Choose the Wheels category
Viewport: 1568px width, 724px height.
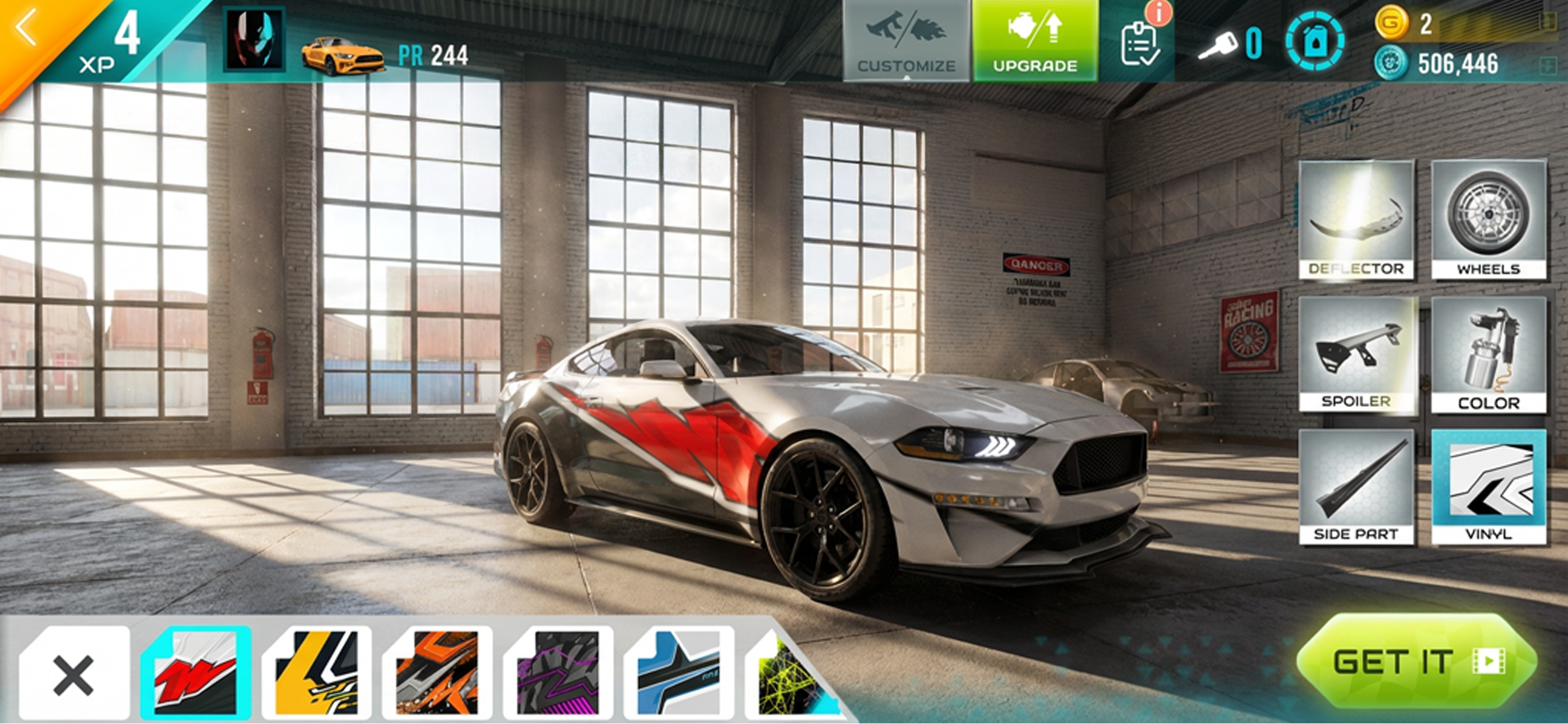click(x=1488, y=220)
